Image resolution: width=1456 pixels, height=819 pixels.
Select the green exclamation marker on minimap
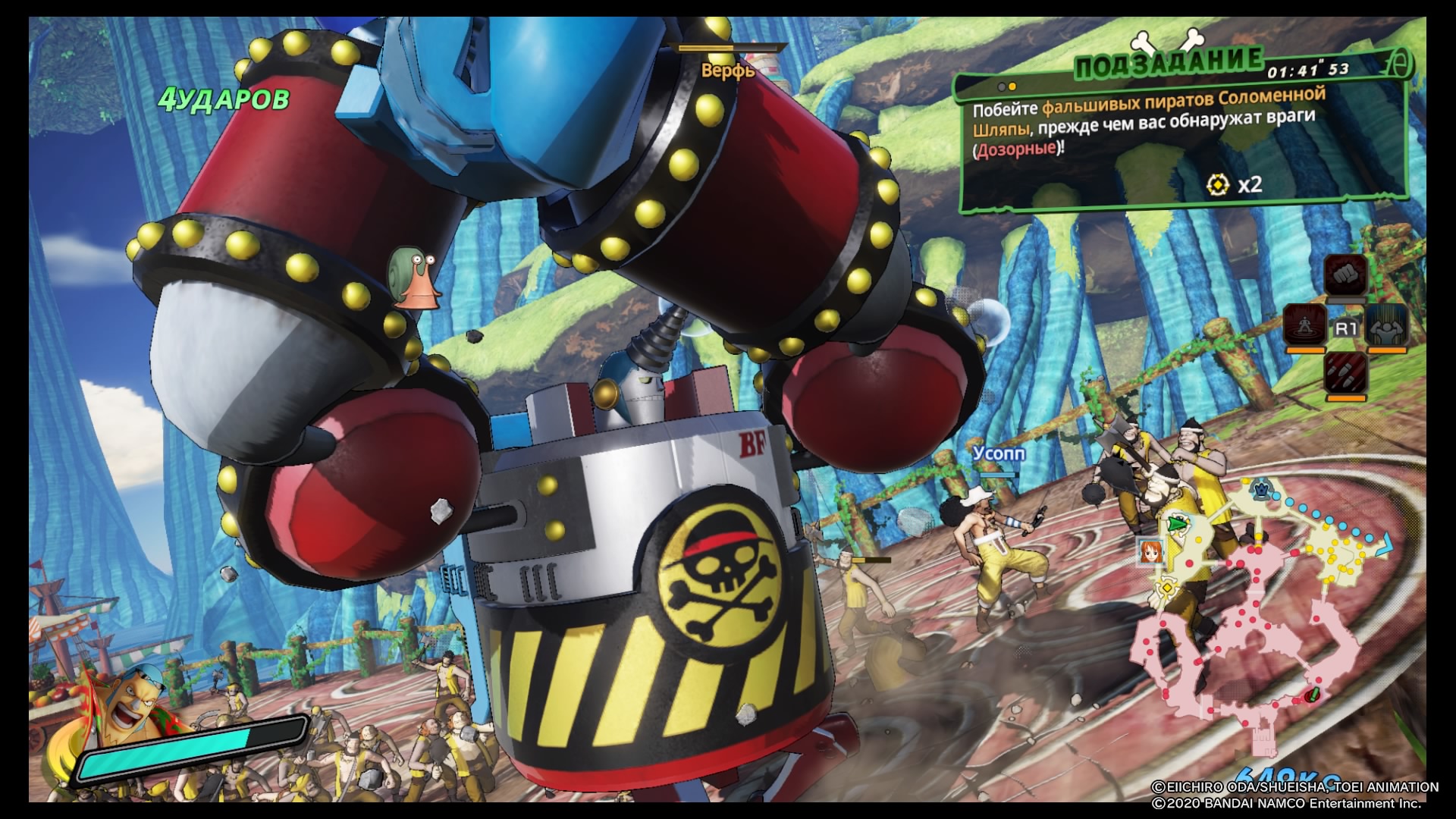[1313, 694]
